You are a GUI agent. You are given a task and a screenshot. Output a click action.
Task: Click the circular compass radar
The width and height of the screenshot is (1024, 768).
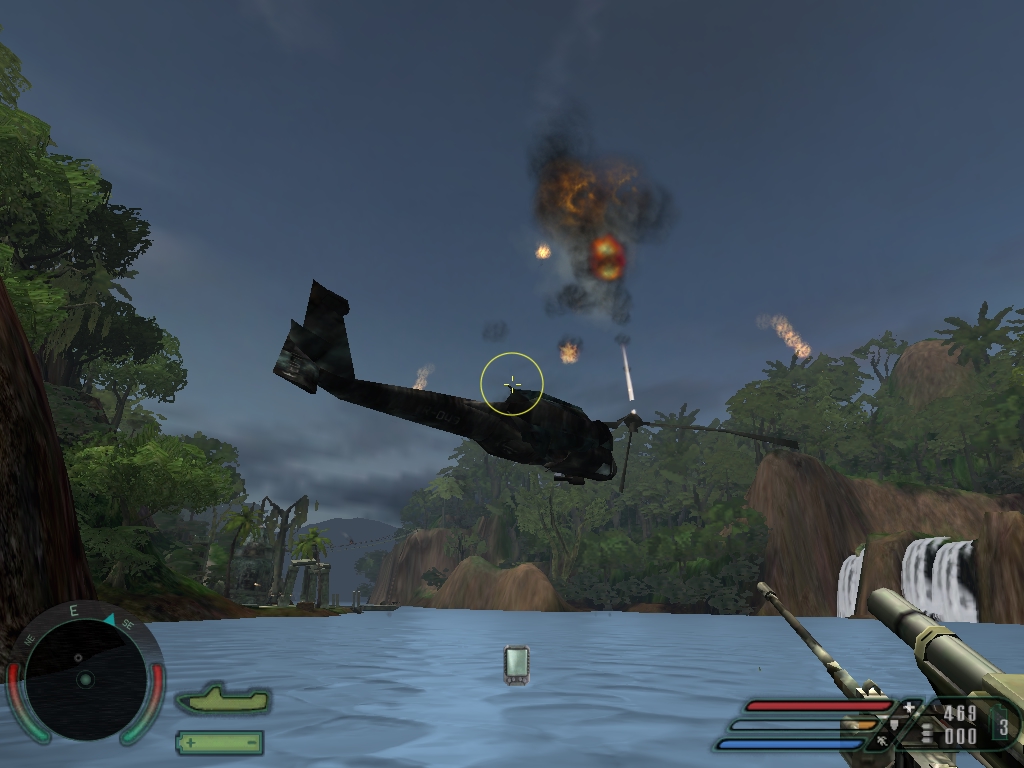coord(84,677)
